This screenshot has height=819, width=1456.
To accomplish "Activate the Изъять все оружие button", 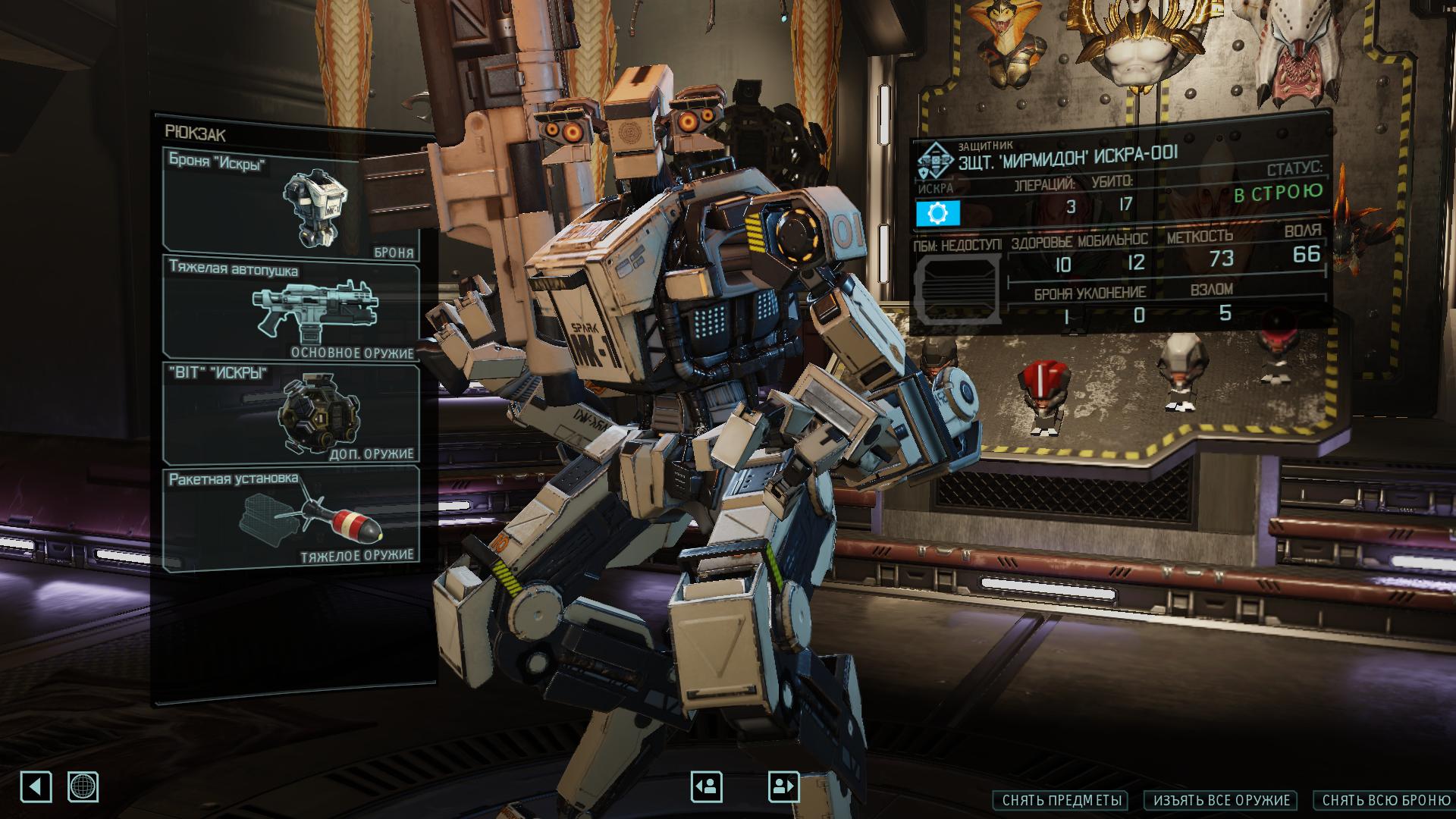I will [1222, 800].
